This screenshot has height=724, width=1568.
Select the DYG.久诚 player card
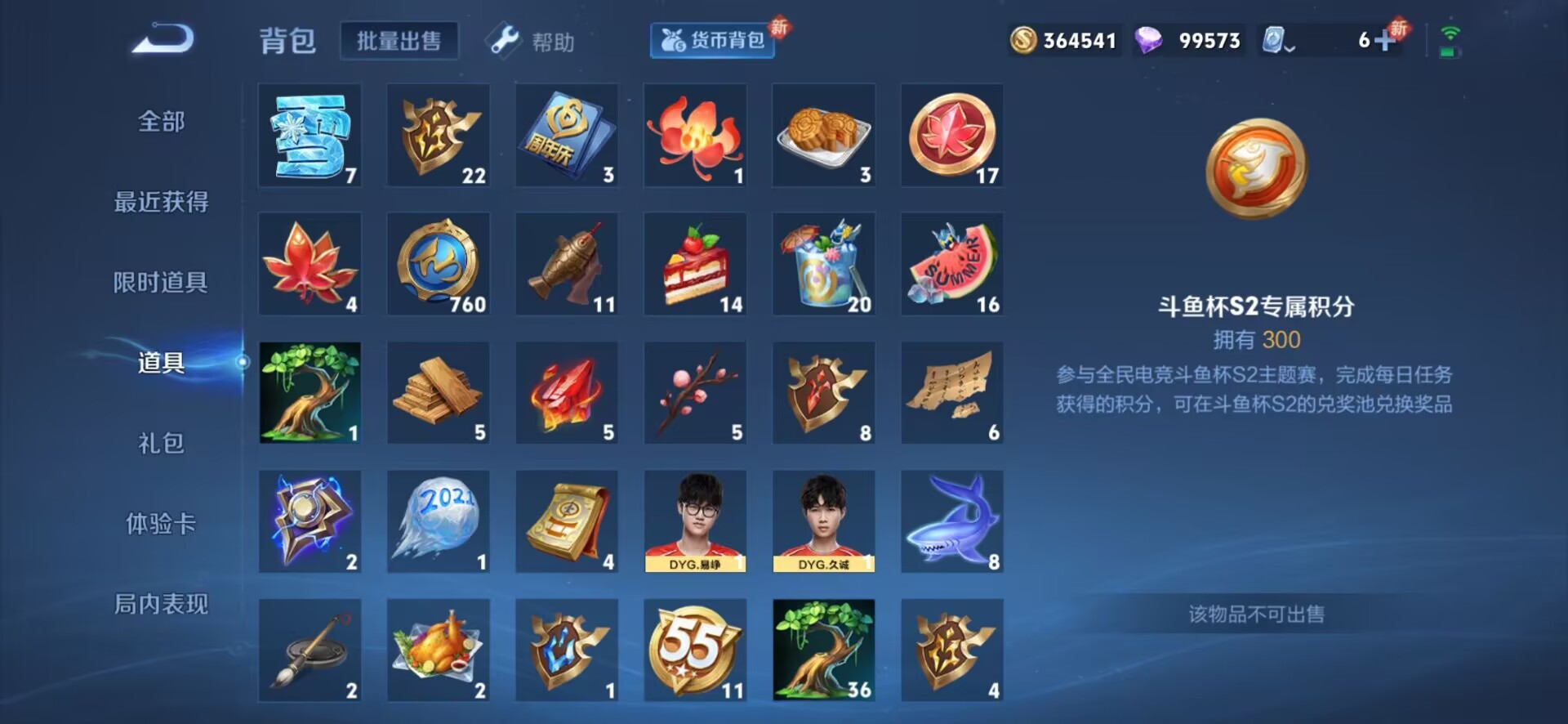point(823,521)
